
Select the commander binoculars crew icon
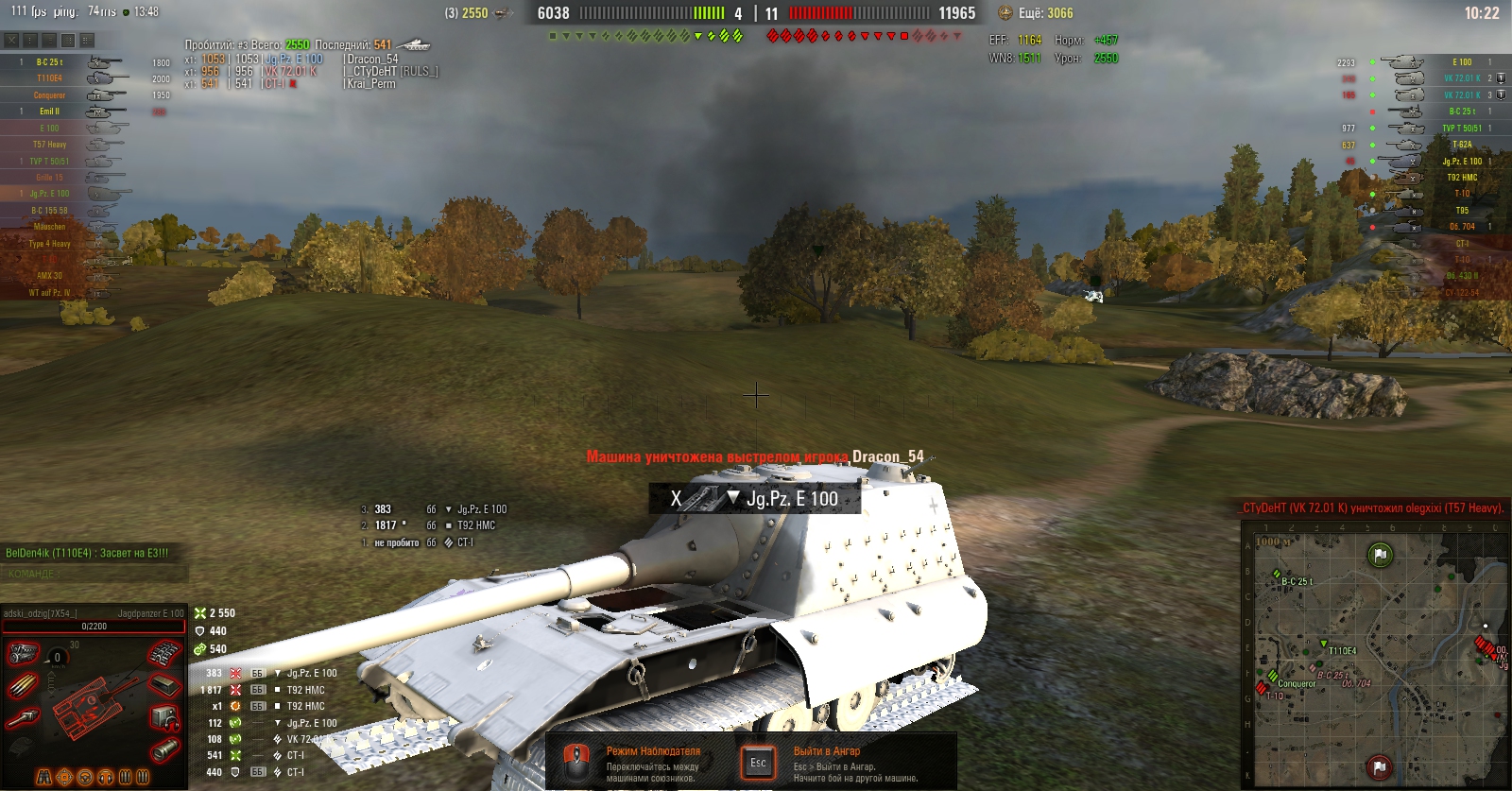point(44,778)
